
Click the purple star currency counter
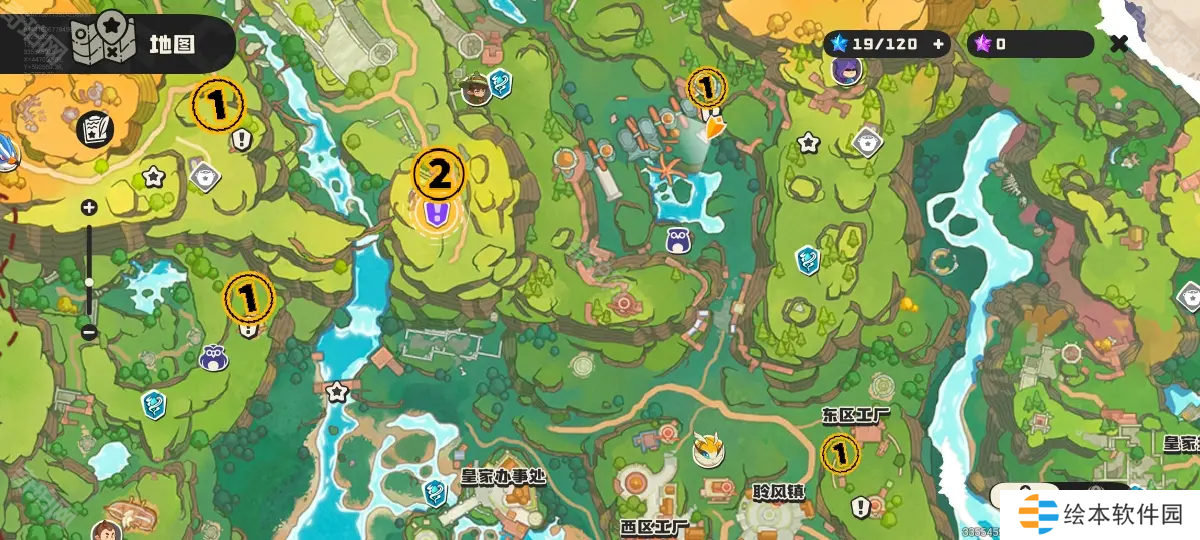click(1030, 44)
